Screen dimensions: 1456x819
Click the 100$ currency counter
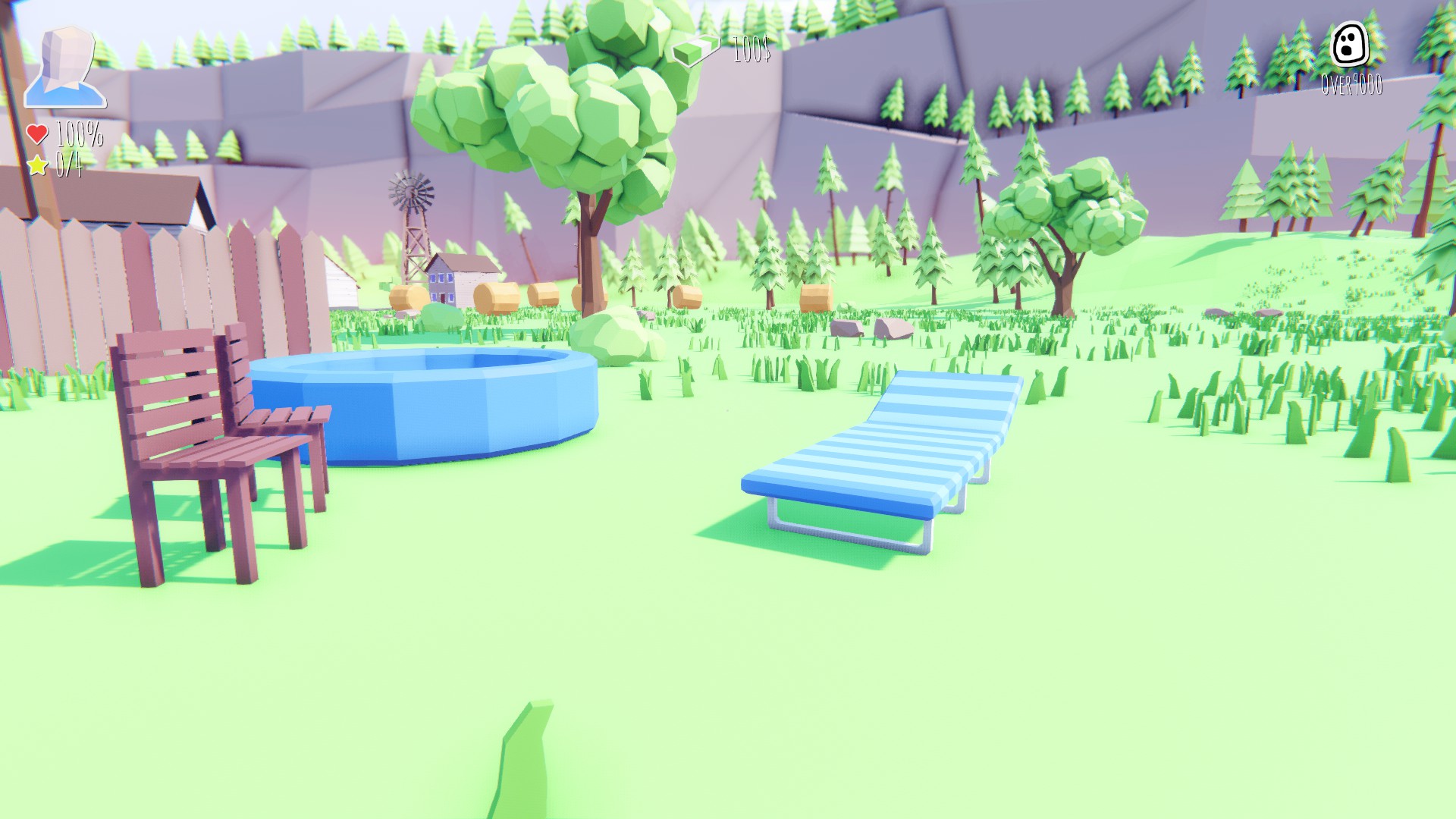click(x=751, y=52)
